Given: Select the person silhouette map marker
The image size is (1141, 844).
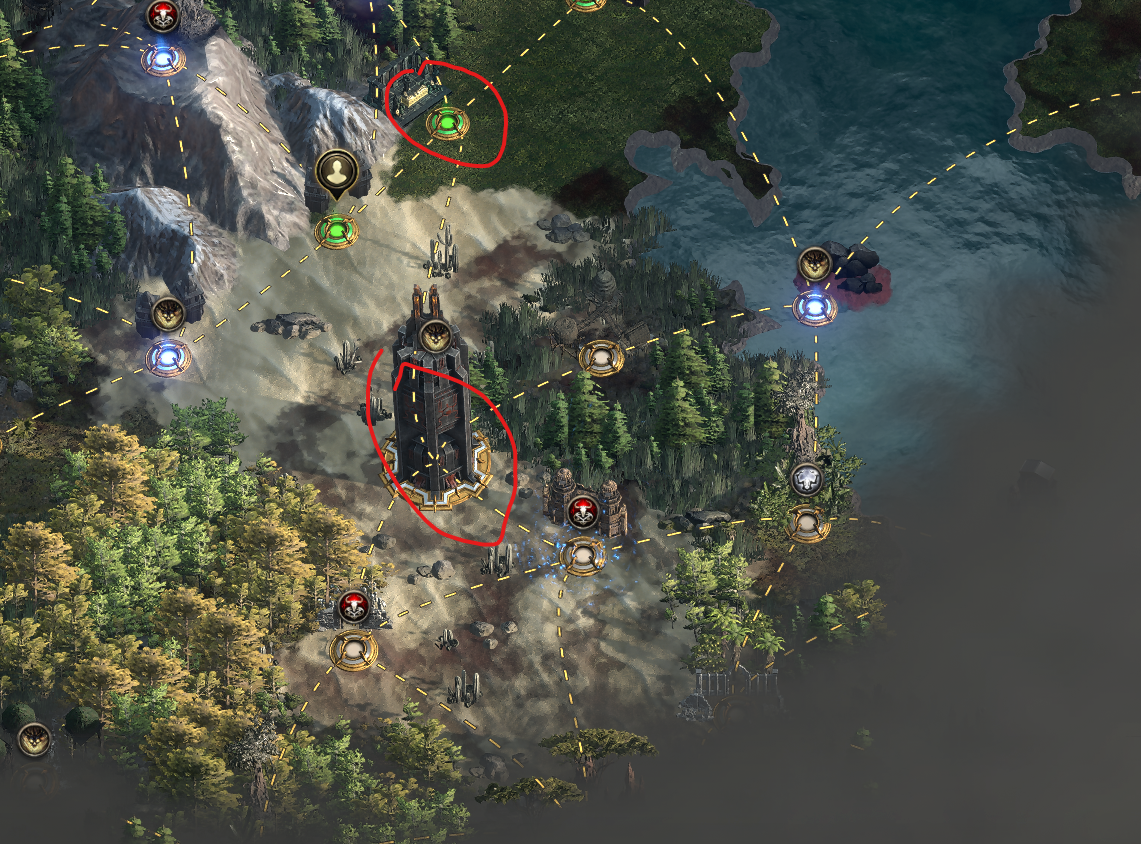Looking at the screenshot, I should tap(336, 171).
